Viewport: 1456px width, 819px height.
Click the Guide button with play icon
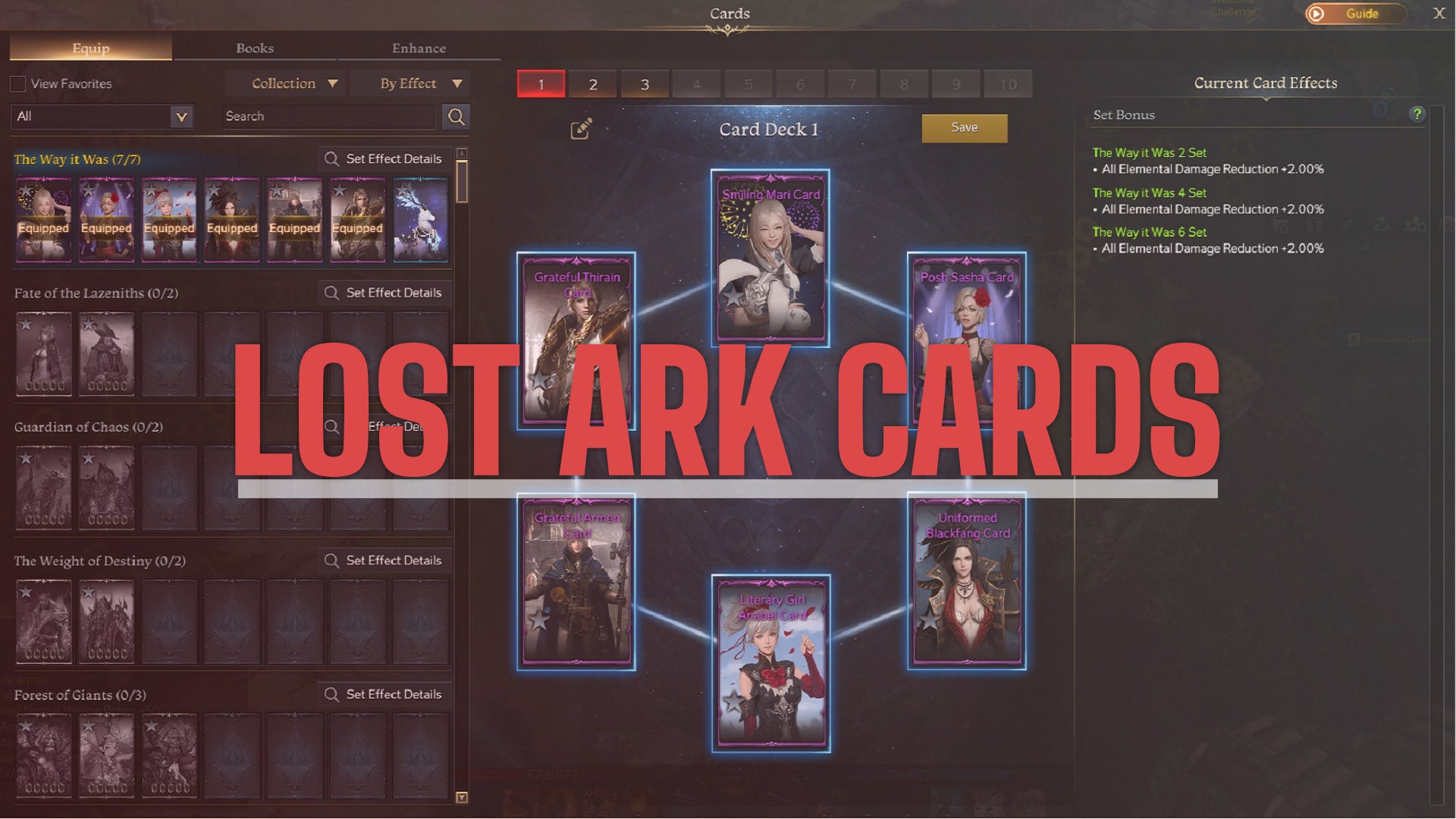1355,13
